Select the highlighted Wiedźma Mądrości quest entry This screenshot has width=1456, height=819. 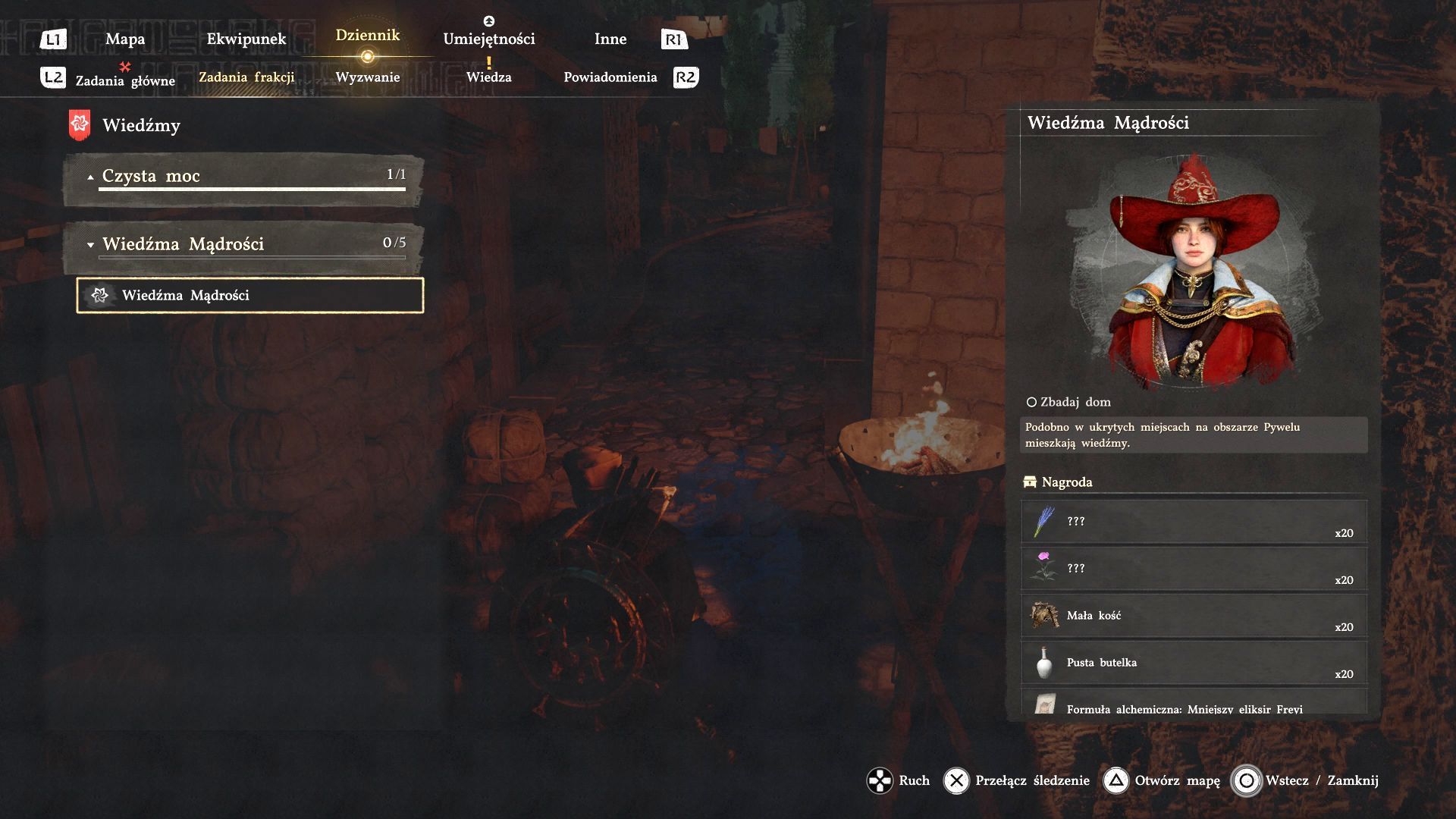pyautogui.click(x=250, y=296)
